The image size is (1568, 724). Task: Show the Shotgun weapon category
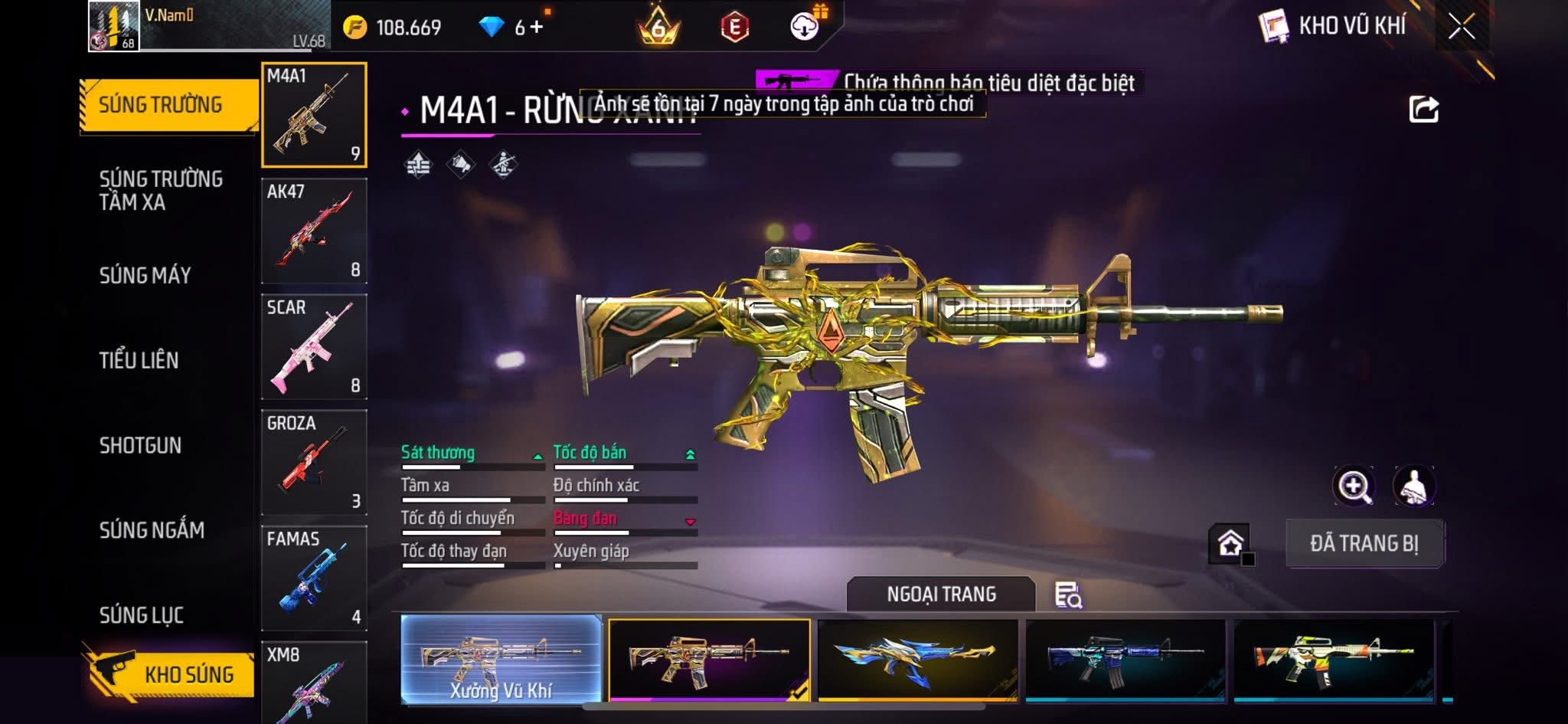click(140, 445)
